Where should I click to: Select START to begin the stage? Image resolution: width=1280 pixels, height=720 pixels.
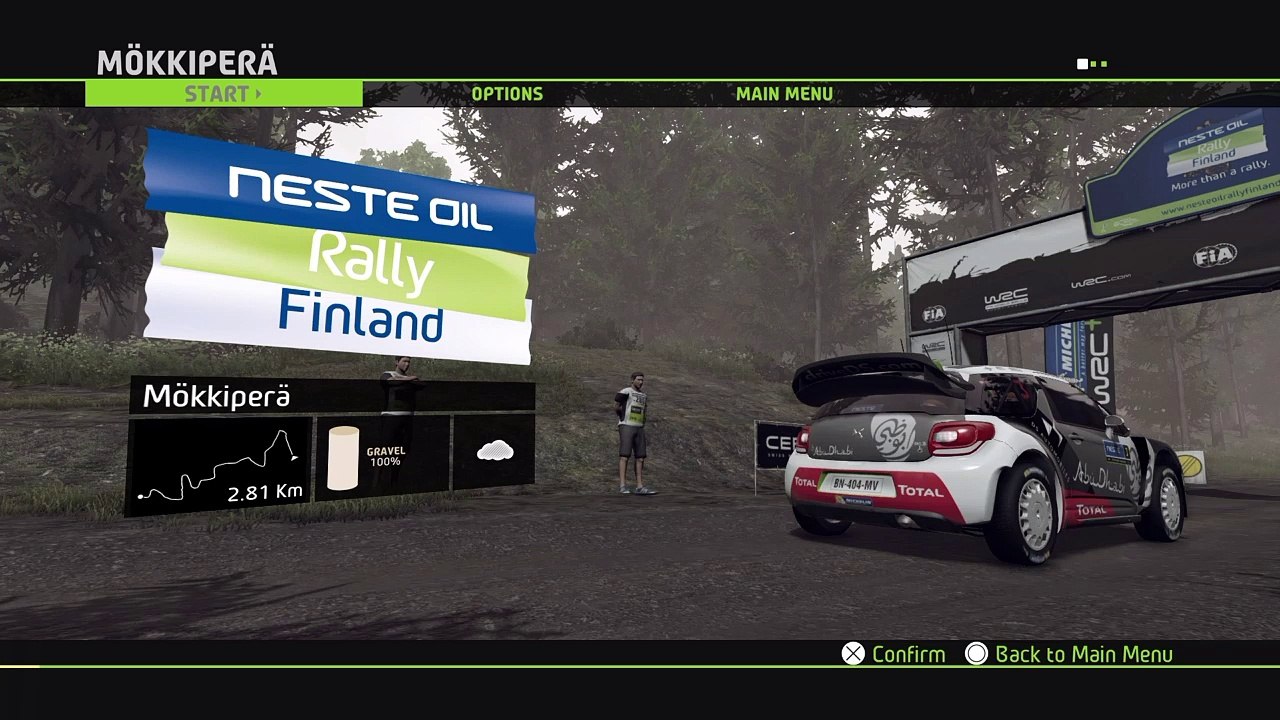223,94
